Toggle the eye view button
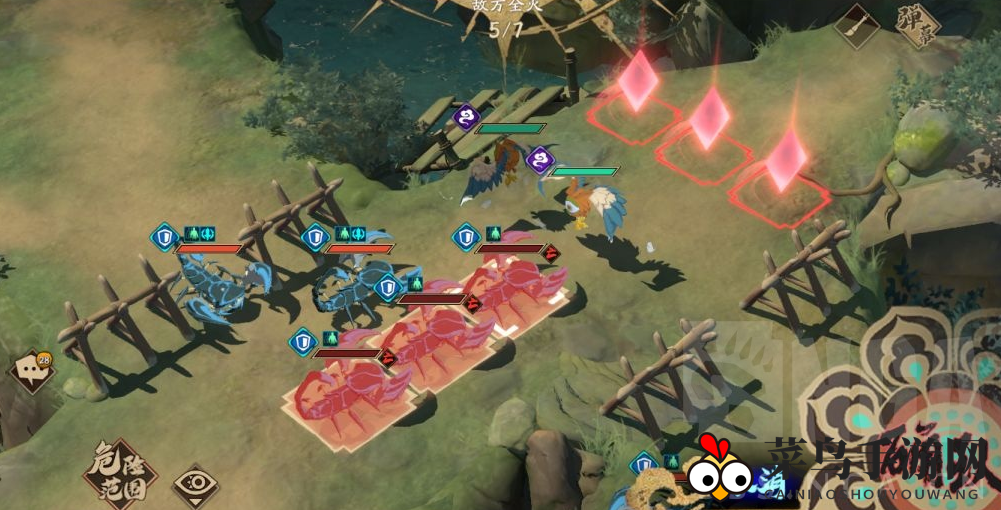1001x510 pixels. coord(195,486)
